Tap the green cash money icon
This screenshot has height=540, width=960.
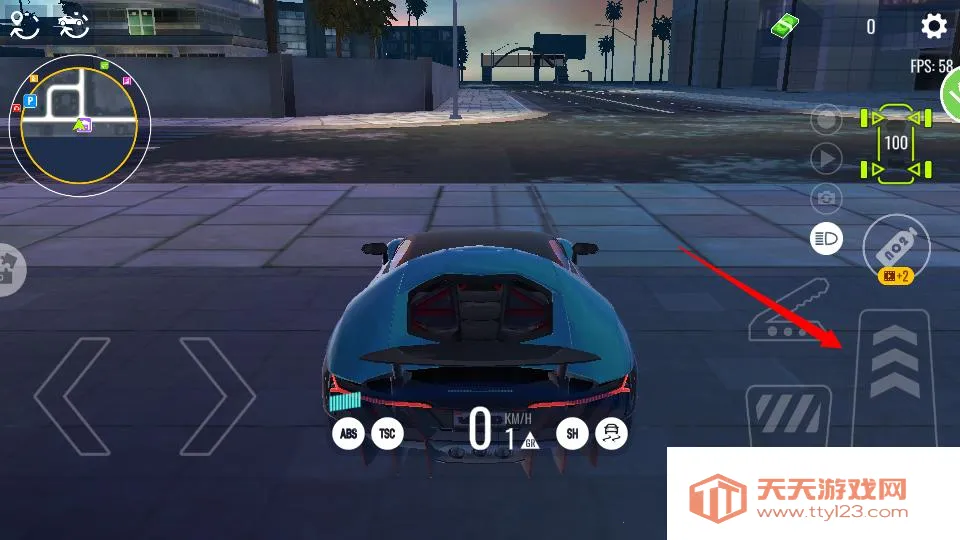786,26
